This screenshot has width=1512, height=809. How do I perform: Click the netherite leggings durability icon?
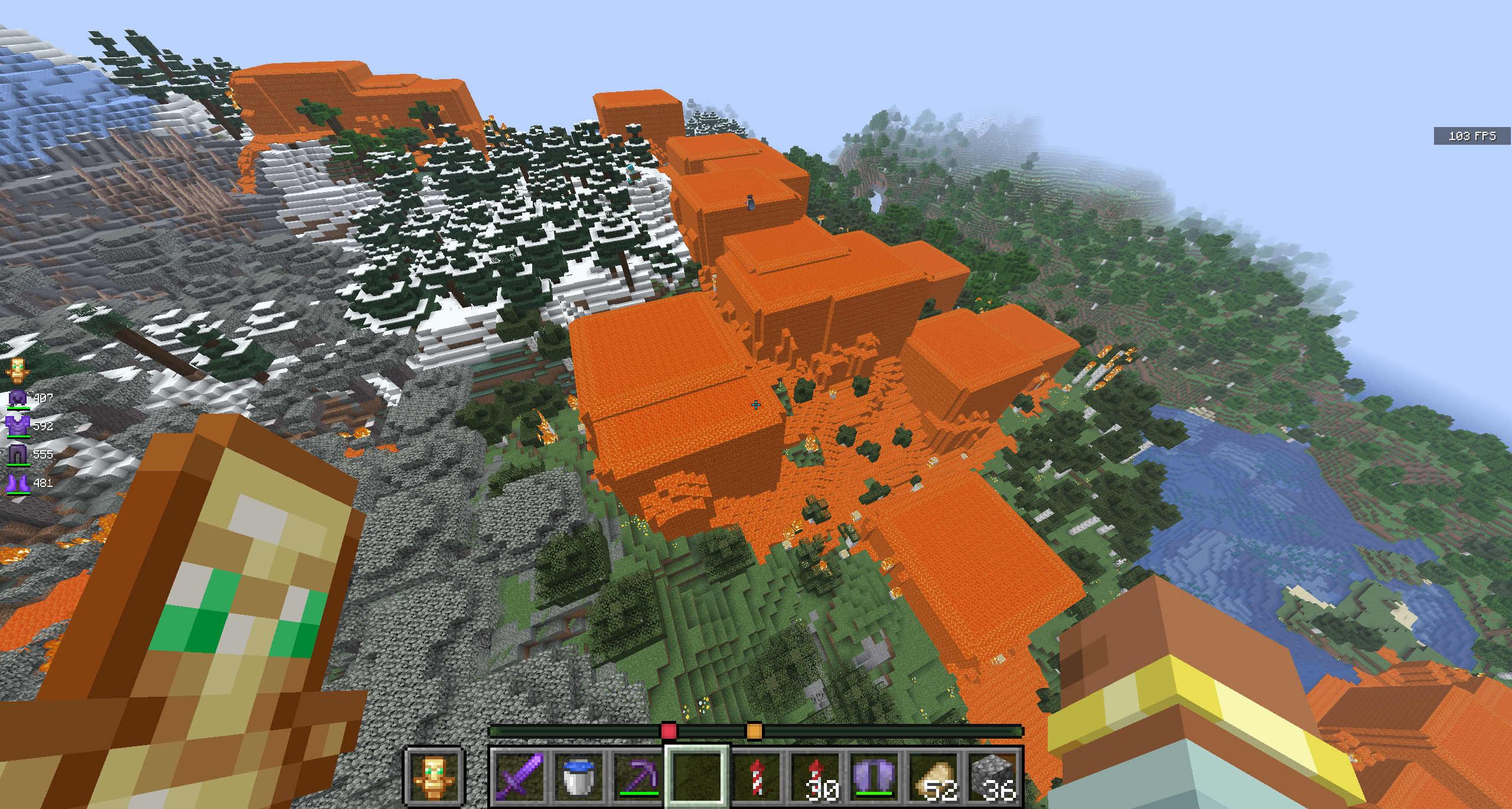pos(18,454)
